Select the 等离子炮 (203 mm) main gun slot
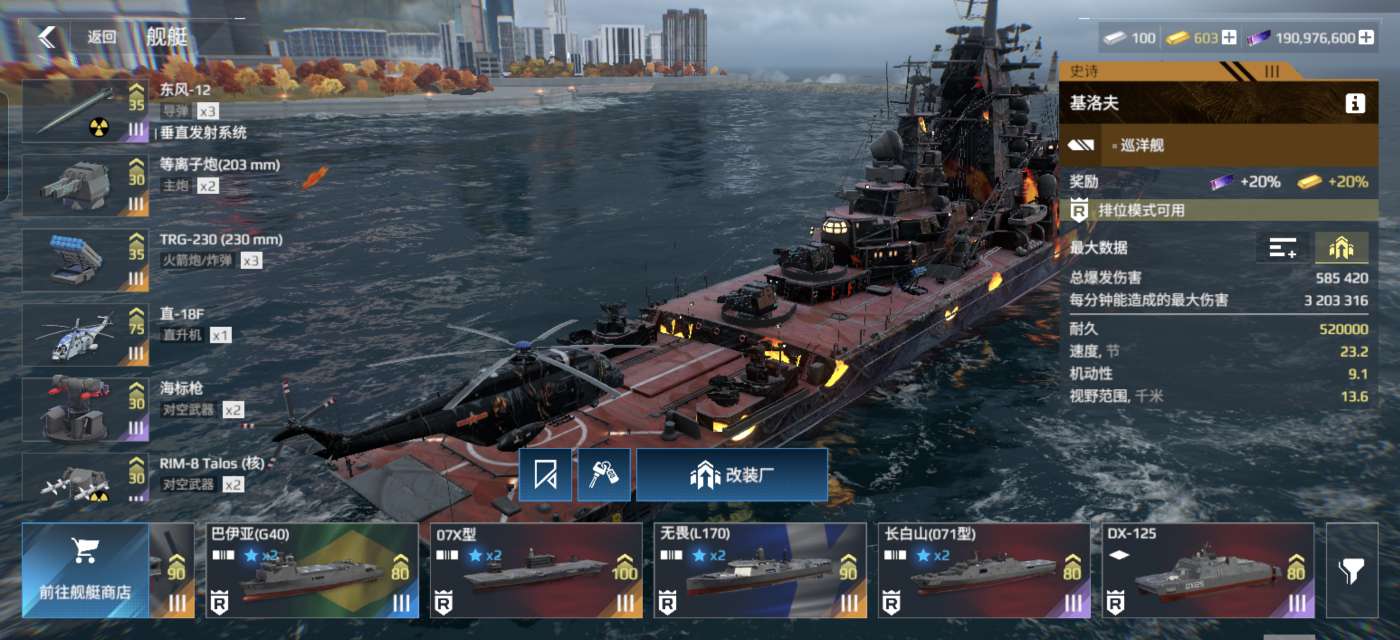1400x640 pixels. pyautogui.click(x=84, y=184)
